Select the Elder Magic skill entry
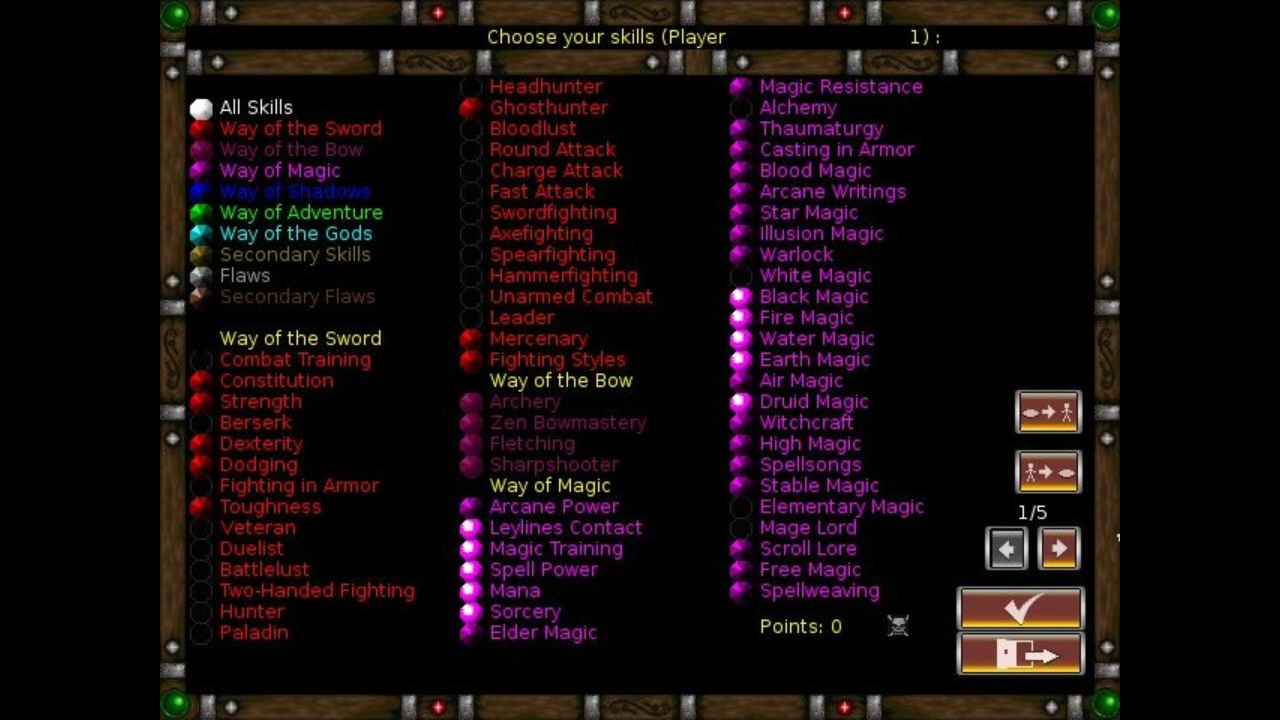The image size is (1280, 720). 542,632
